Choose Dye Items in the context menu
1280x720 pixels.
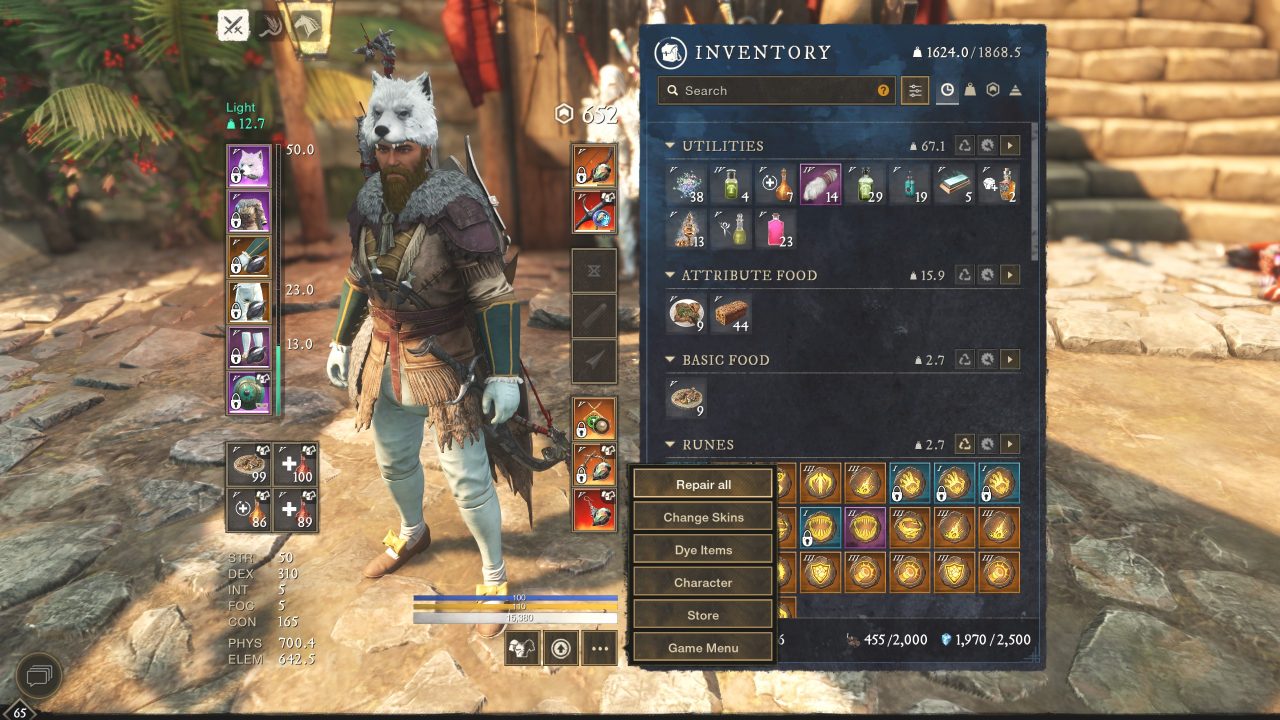(702, 549)
